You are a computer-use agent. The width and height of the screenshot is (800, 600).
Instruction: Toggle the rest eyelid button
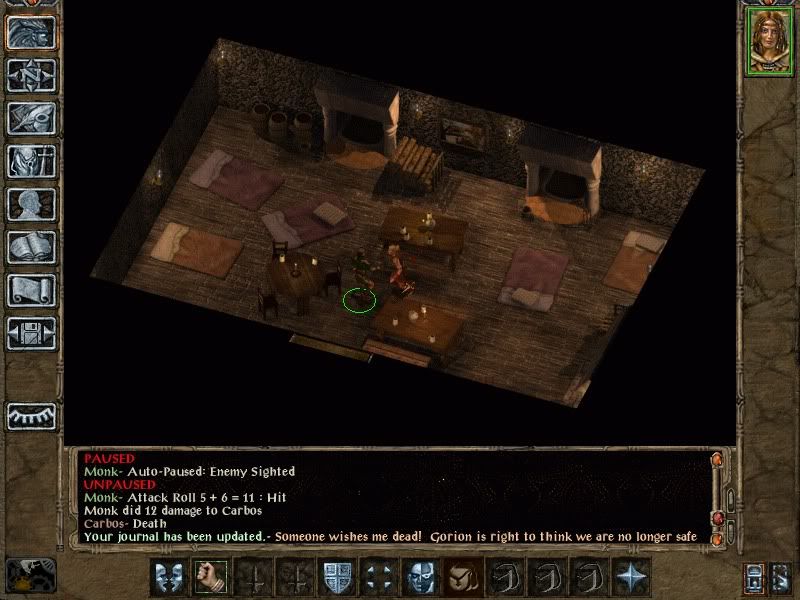[31, 416]
